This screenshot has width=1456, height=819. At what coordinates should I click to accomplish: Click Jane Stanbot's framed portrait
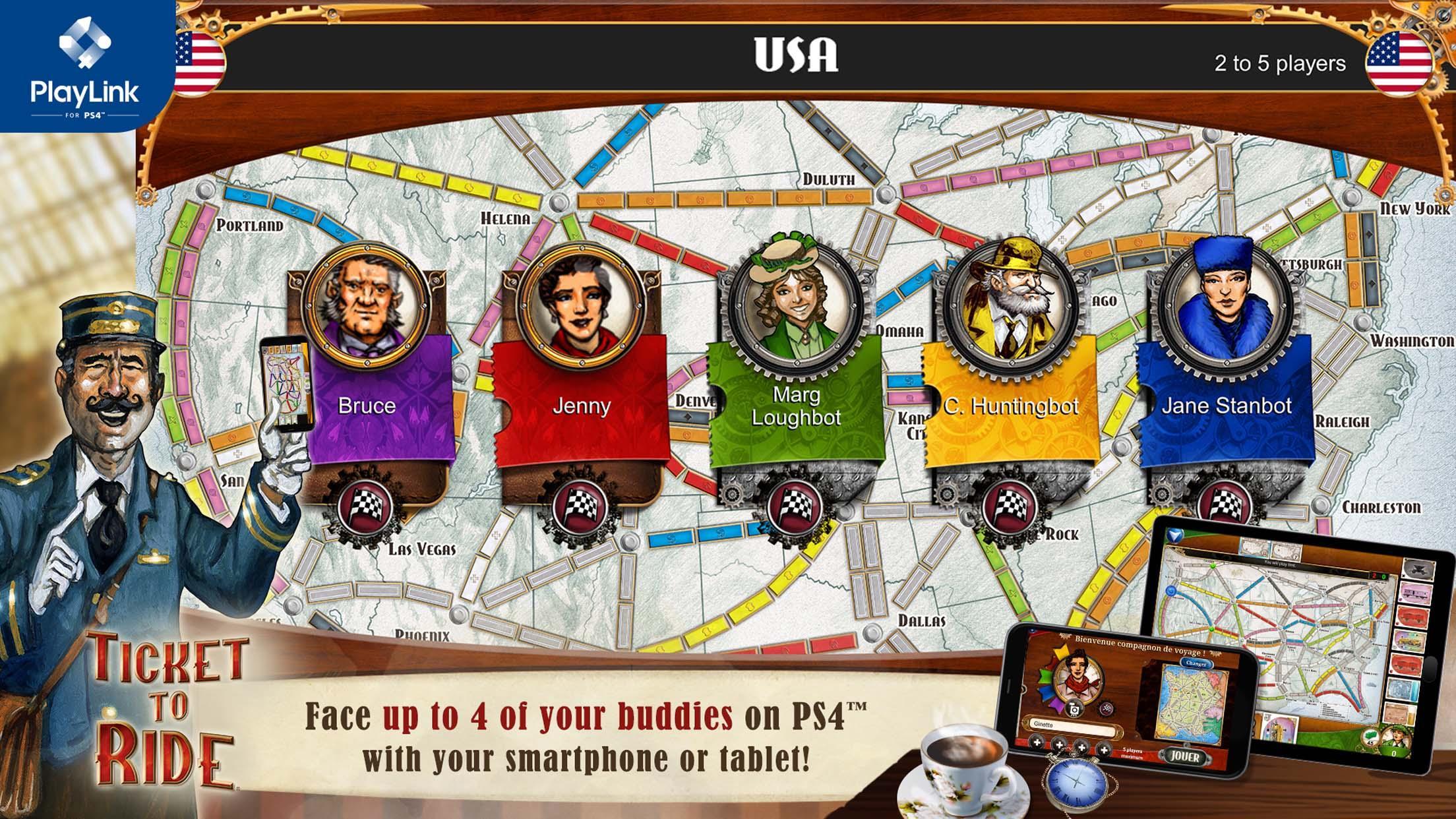1225,303
